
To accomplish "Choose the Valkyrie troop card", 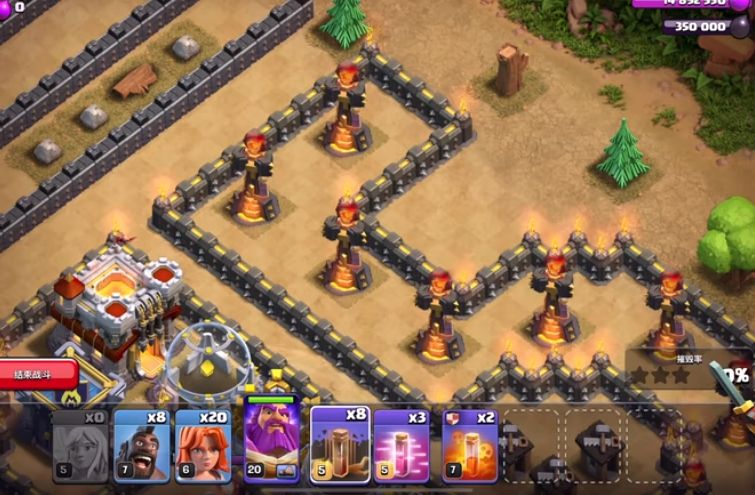I will pyautogui.click(x=203, y=446).
